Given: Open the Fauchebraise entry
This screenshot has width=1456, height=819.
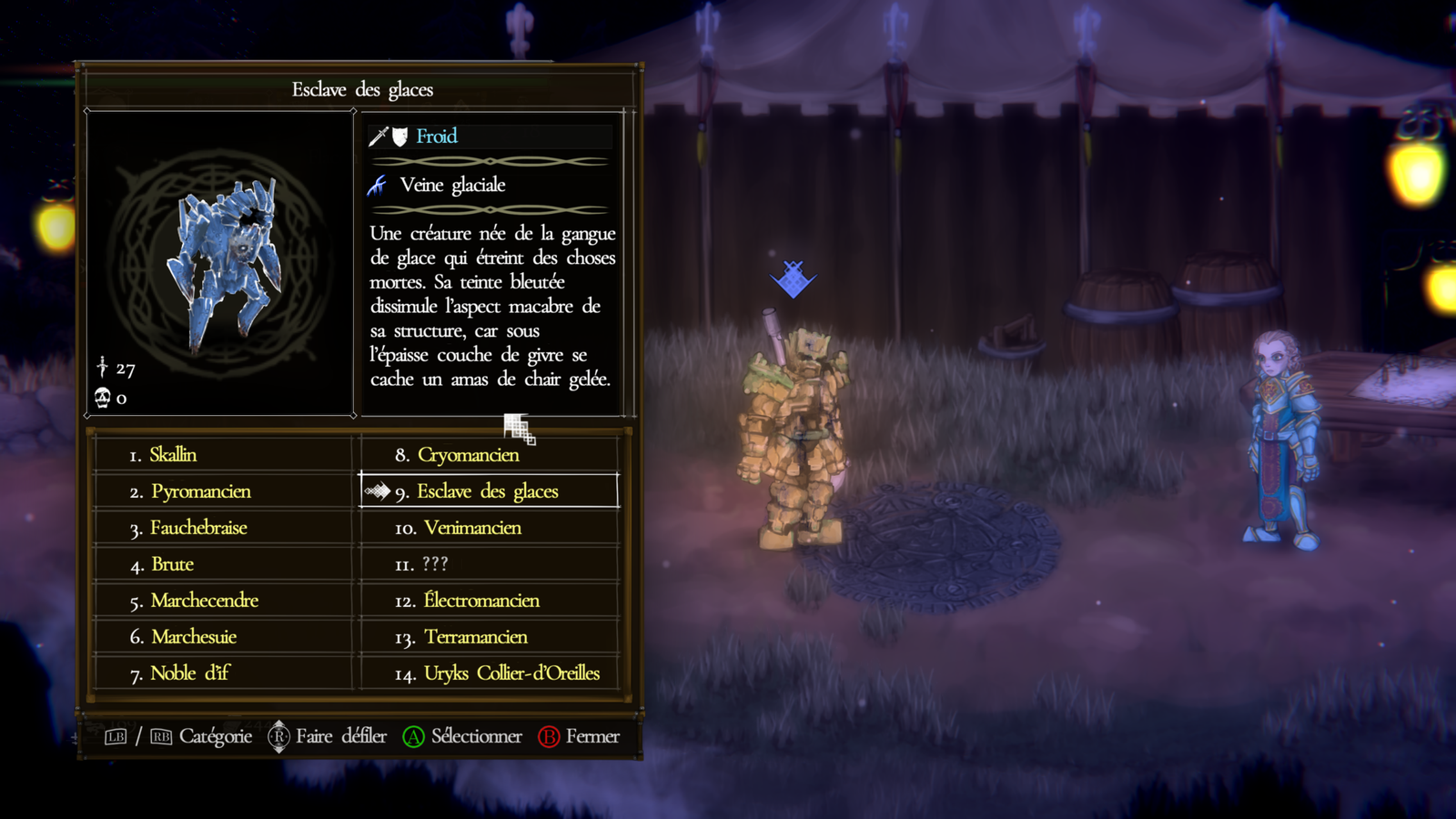Looking at the screenshot, I should [198, 528].
